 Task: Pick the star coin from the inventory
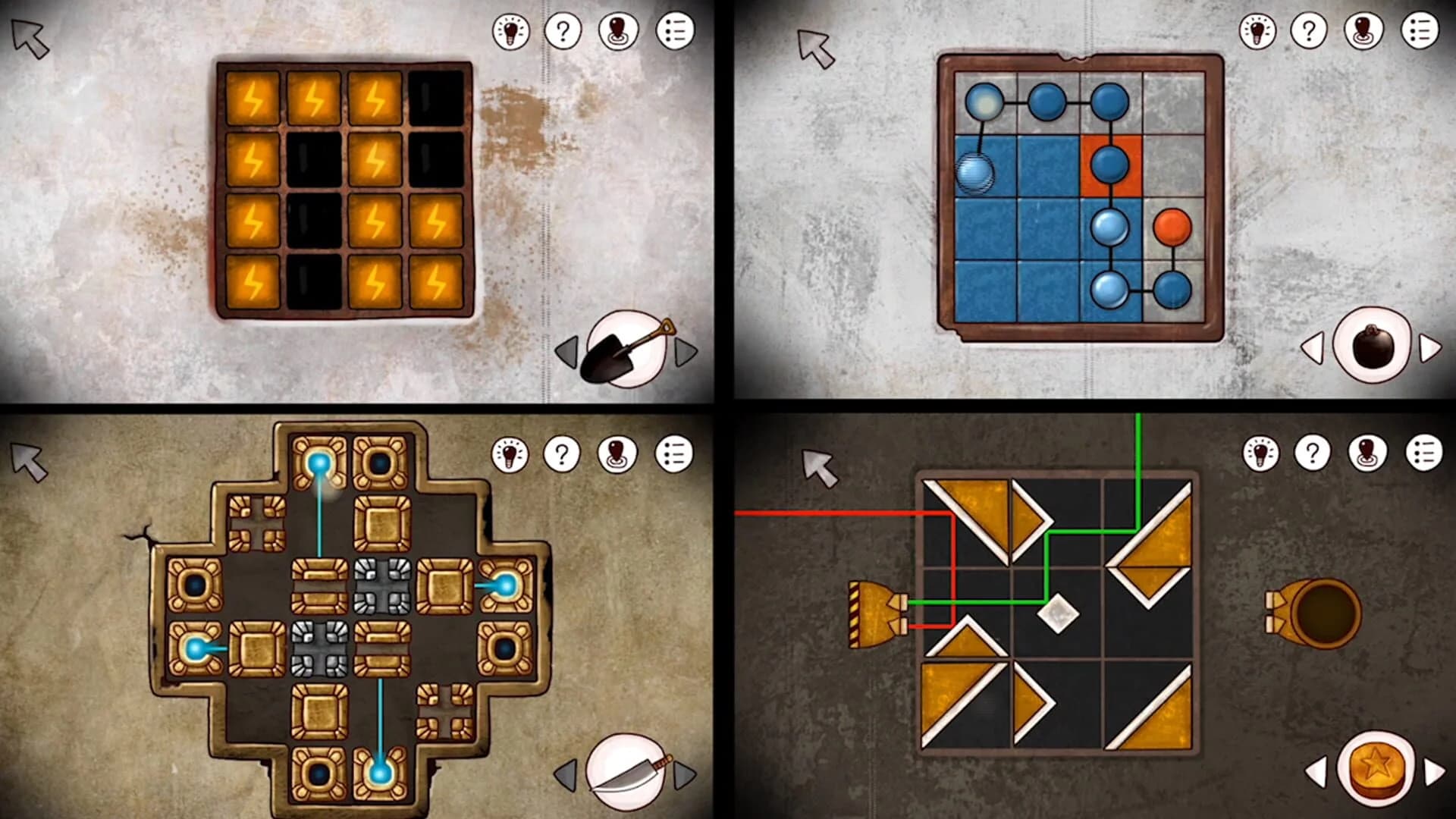pos(1375,766)
